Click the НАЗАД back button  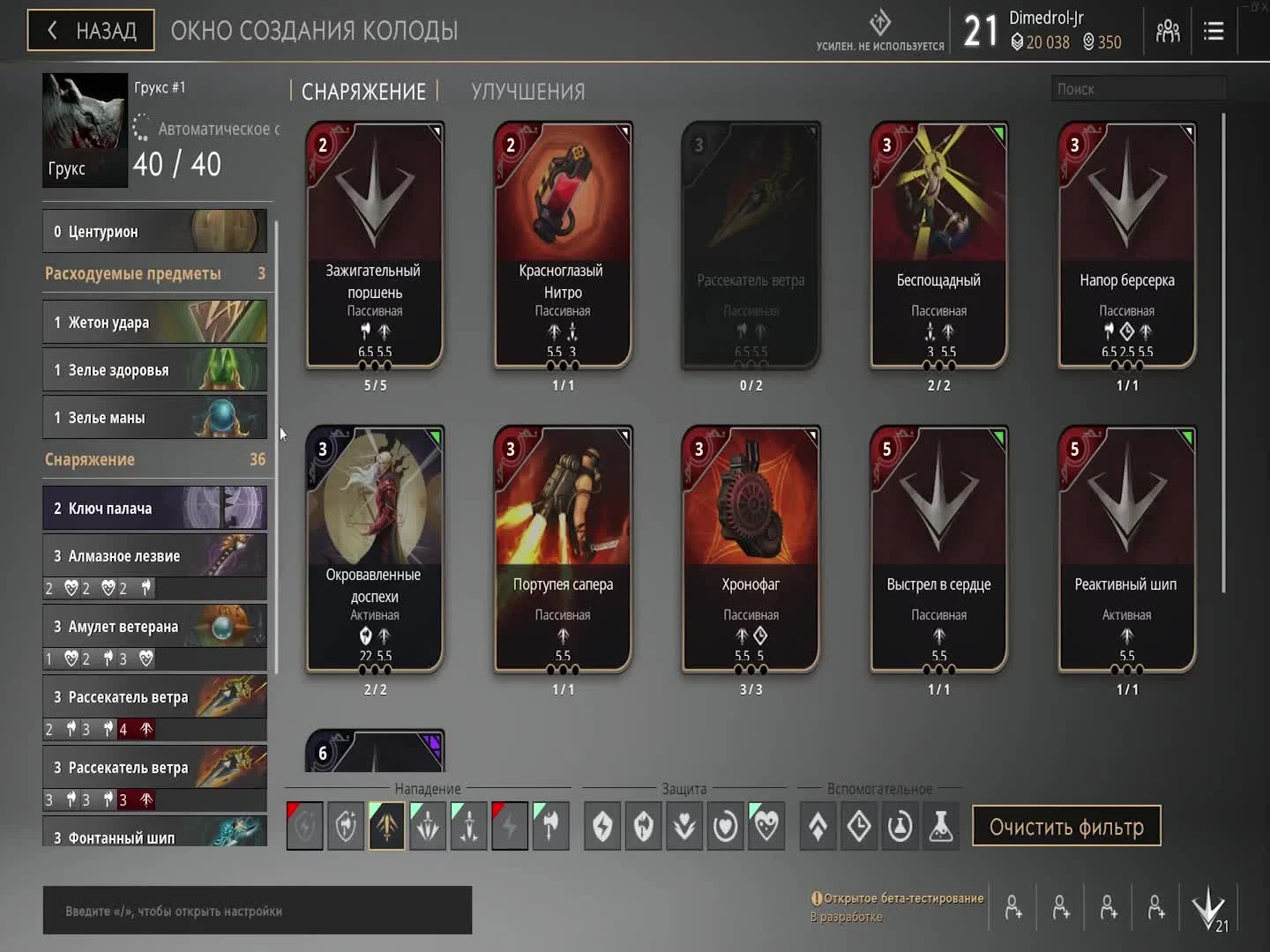(90, 29)
